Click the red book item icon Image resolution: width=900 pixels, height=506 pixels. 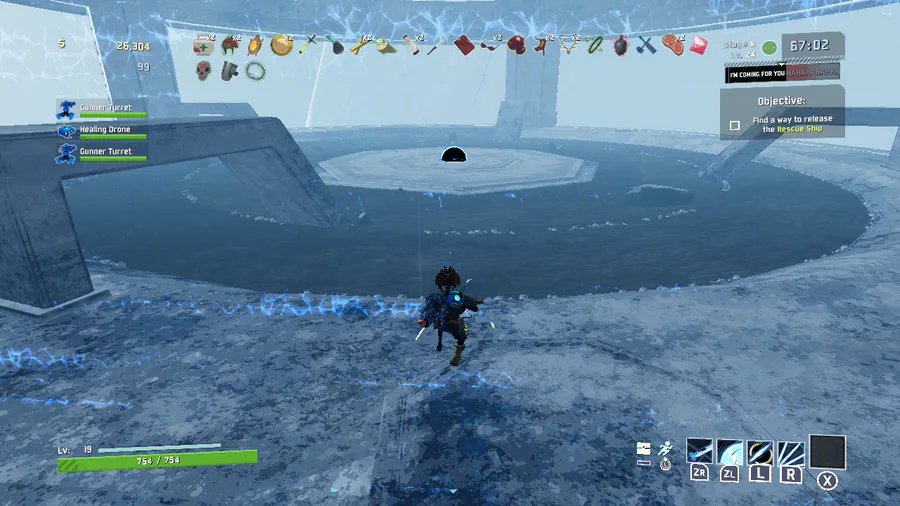pyautogui.click(x=463, y=45)
